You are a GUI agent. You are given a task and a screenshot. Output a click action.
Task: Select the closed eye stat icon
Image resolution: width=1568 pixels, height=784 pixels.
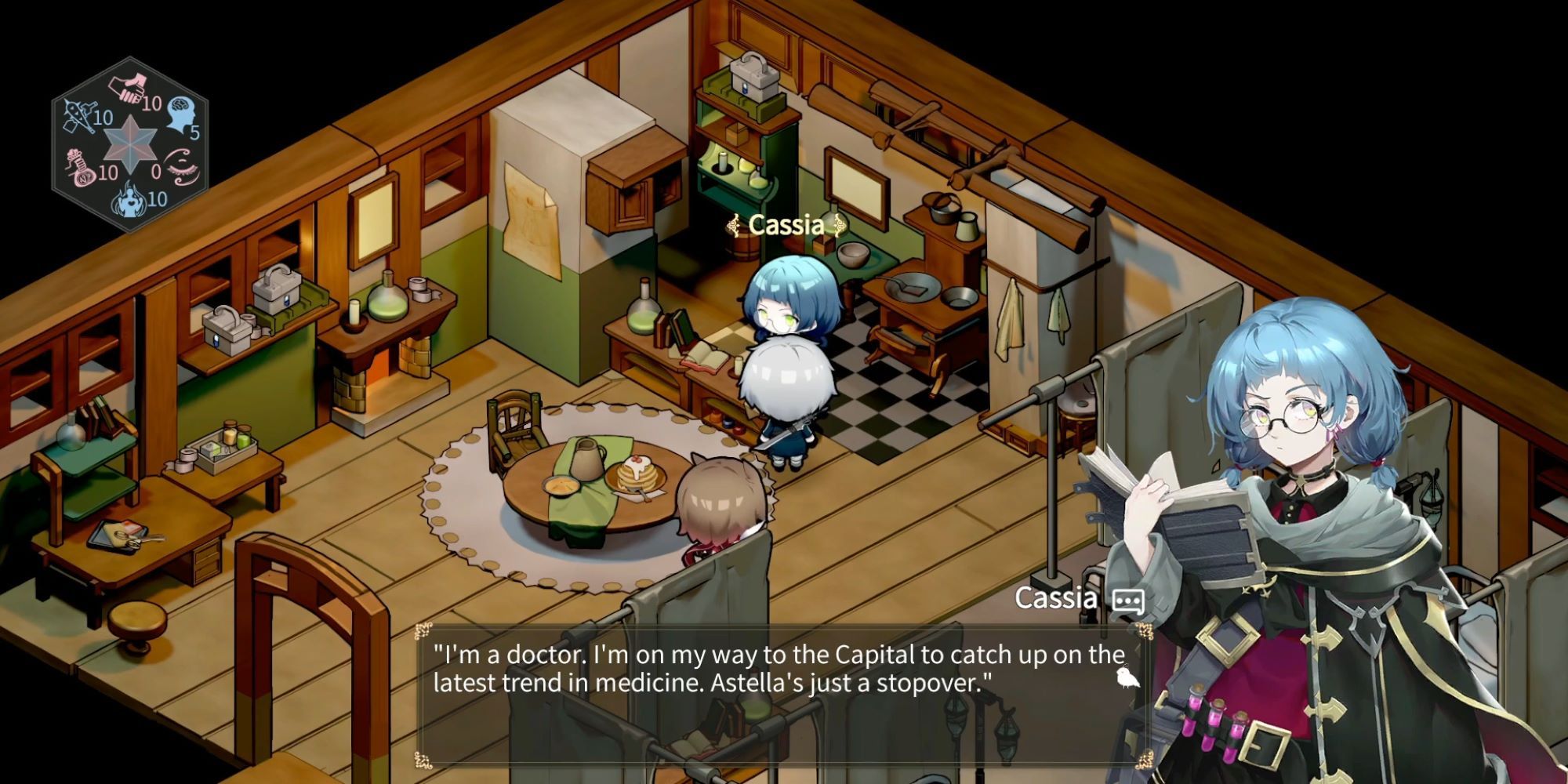click(x=183, y=166)
